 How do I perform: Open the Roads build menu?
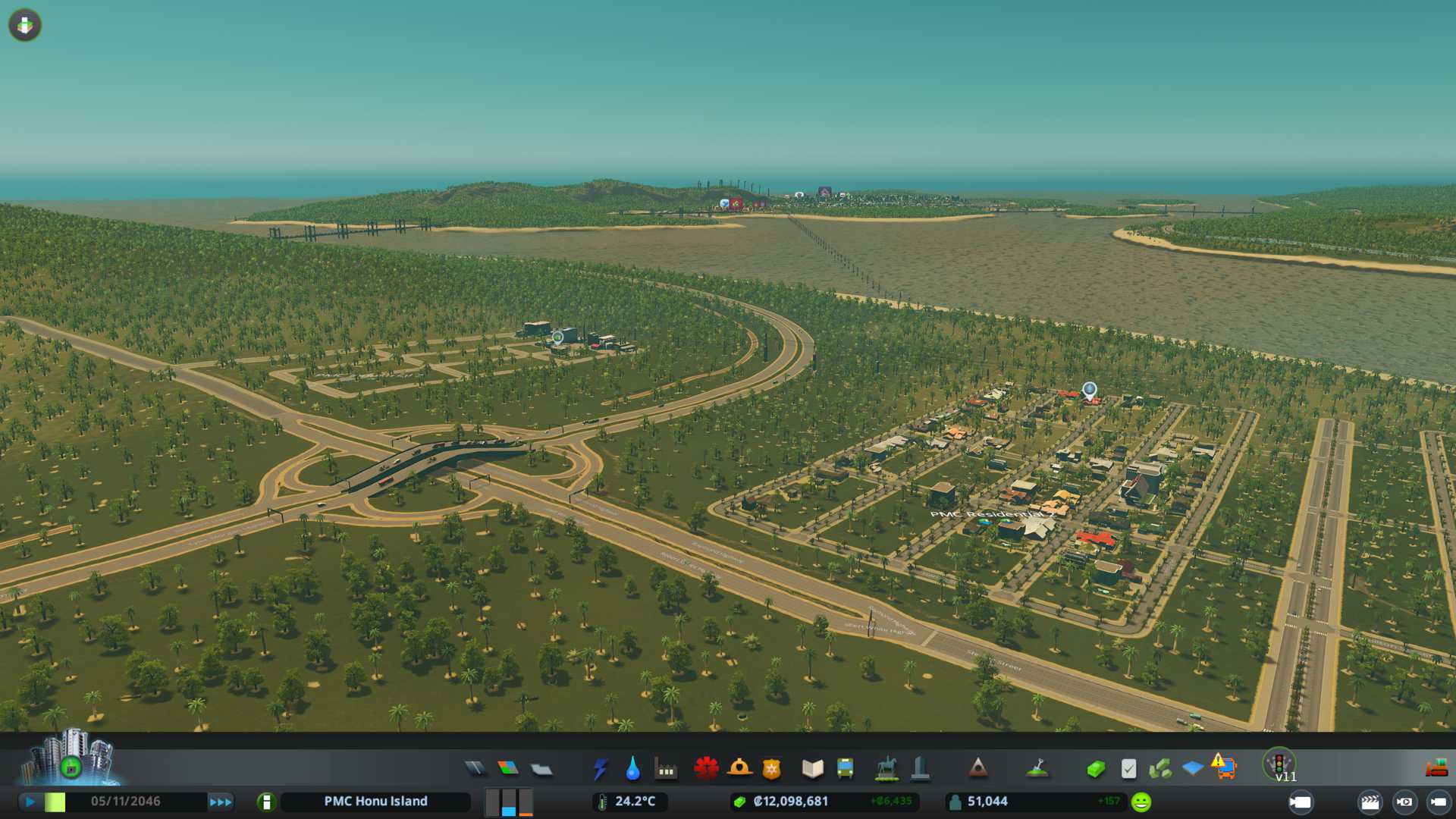(x=475, y=769)
